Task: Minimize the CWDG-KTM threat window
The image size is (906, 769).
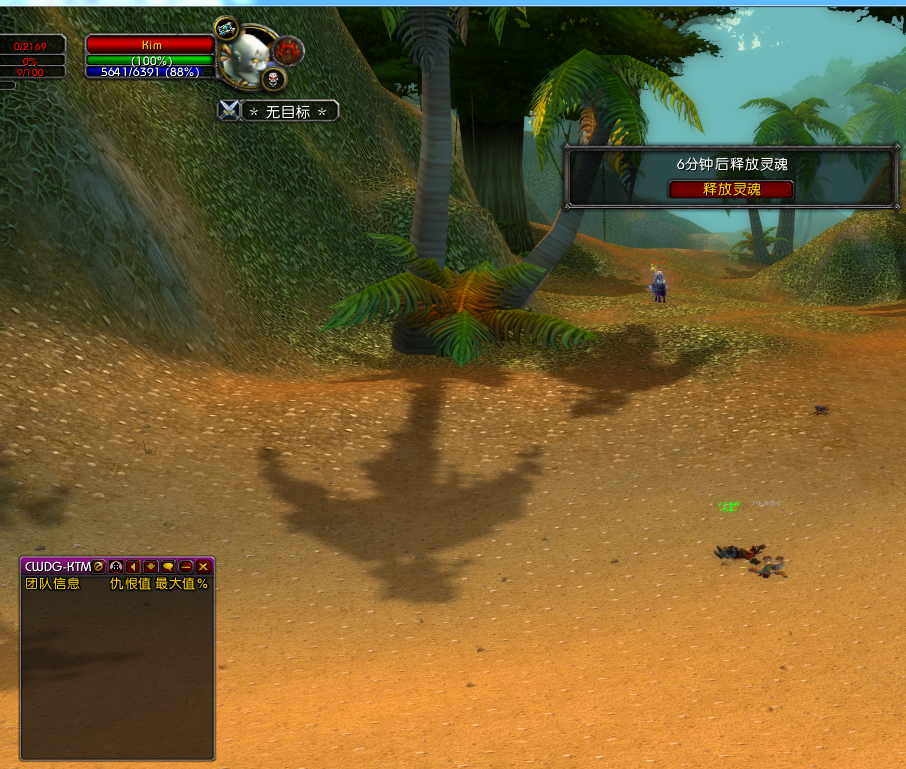Action: (x=186, y=566)
